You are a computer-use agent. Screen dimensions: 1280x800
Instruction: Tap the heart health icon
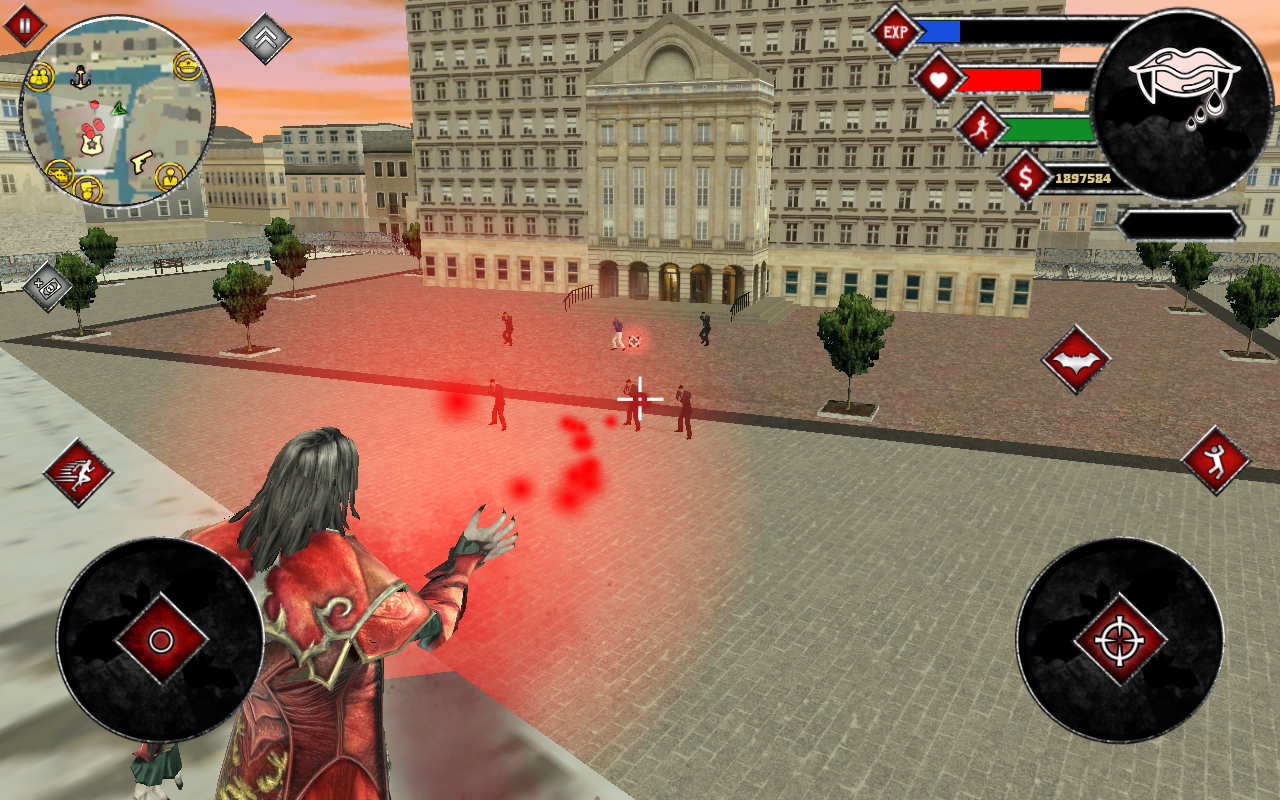939,77
